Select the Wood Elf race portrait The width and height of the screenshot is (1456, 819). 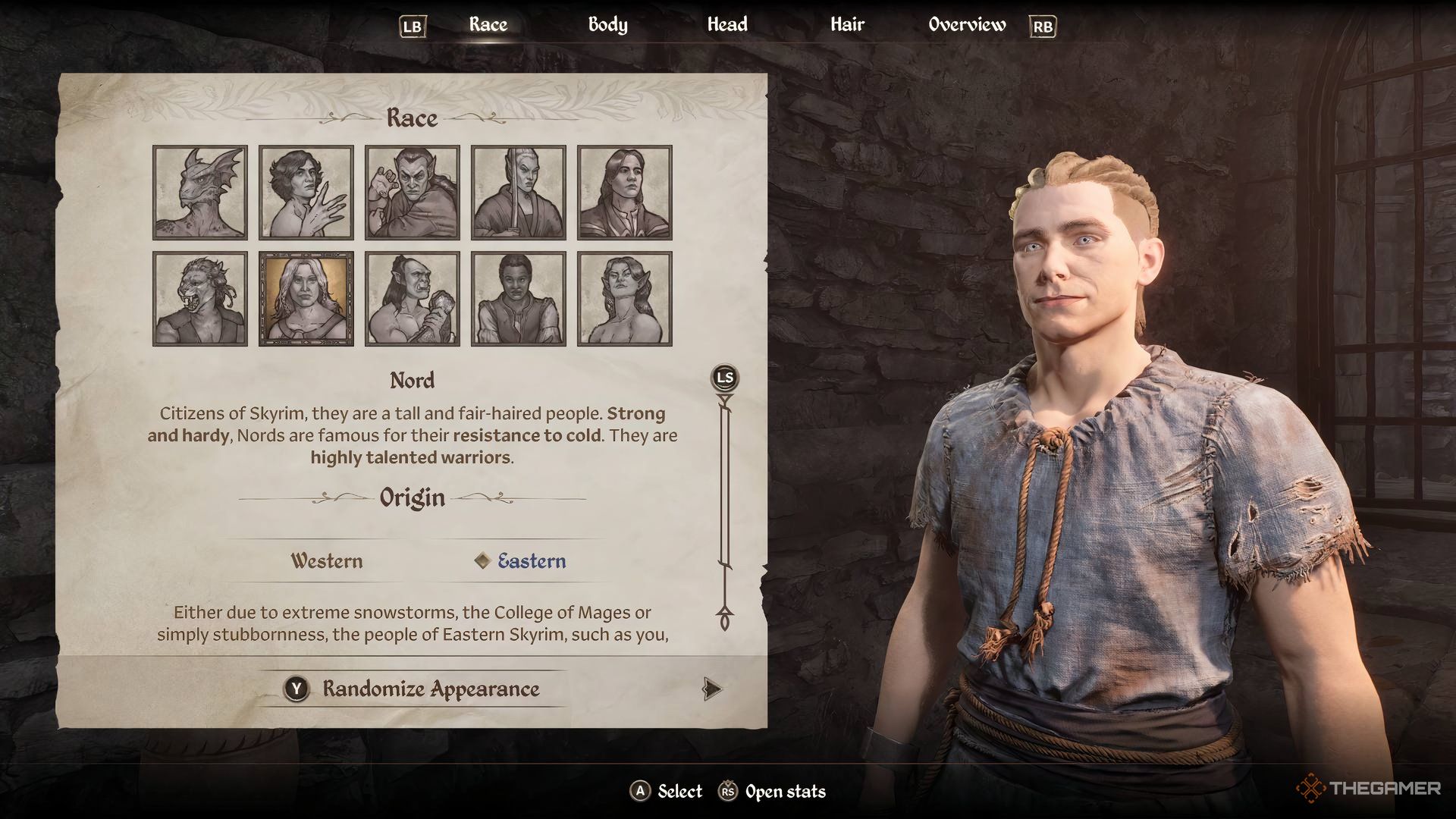tap(625, 297)
